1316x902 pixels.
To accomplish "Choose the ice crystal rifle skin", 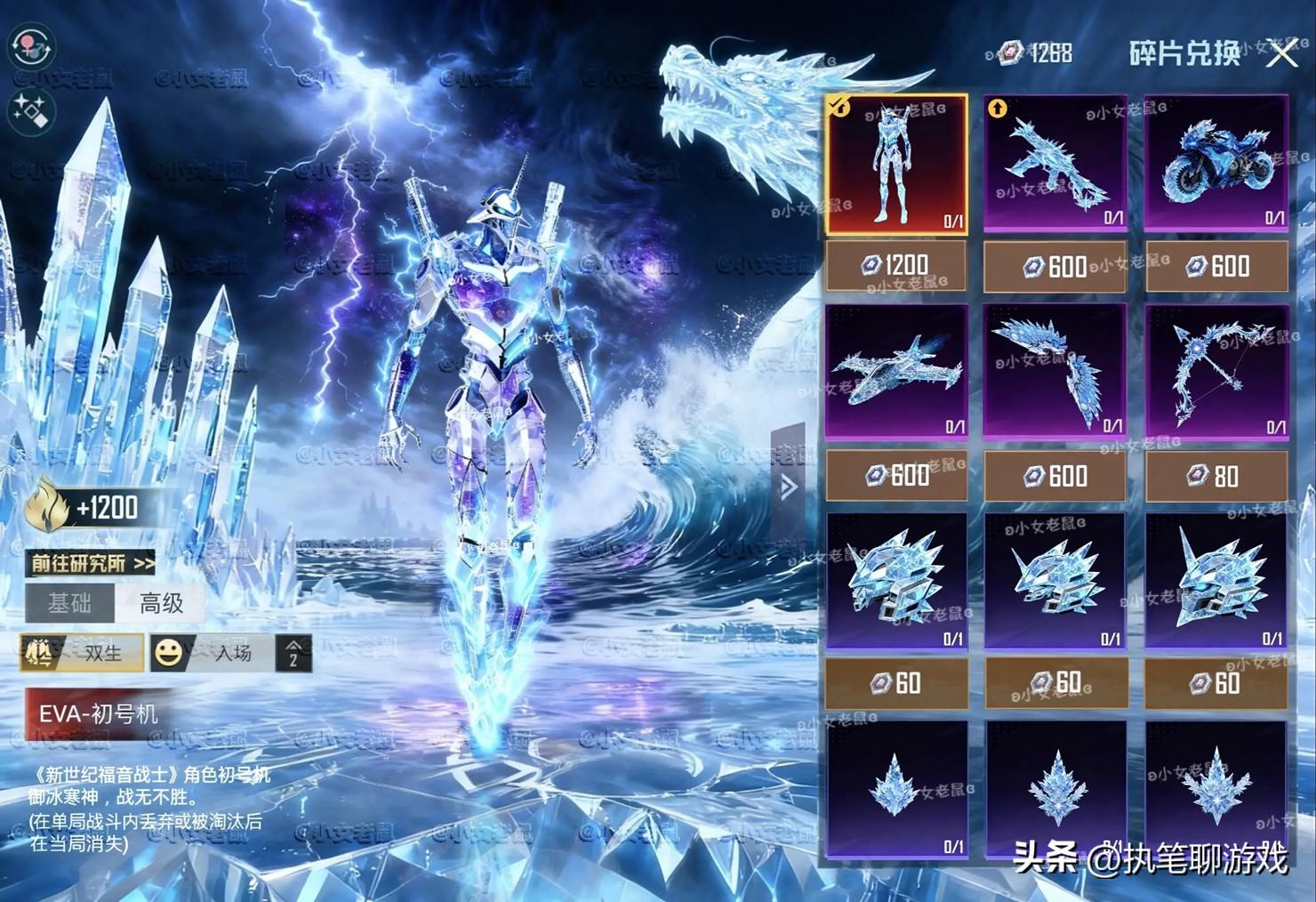I will pos(1055,165).
